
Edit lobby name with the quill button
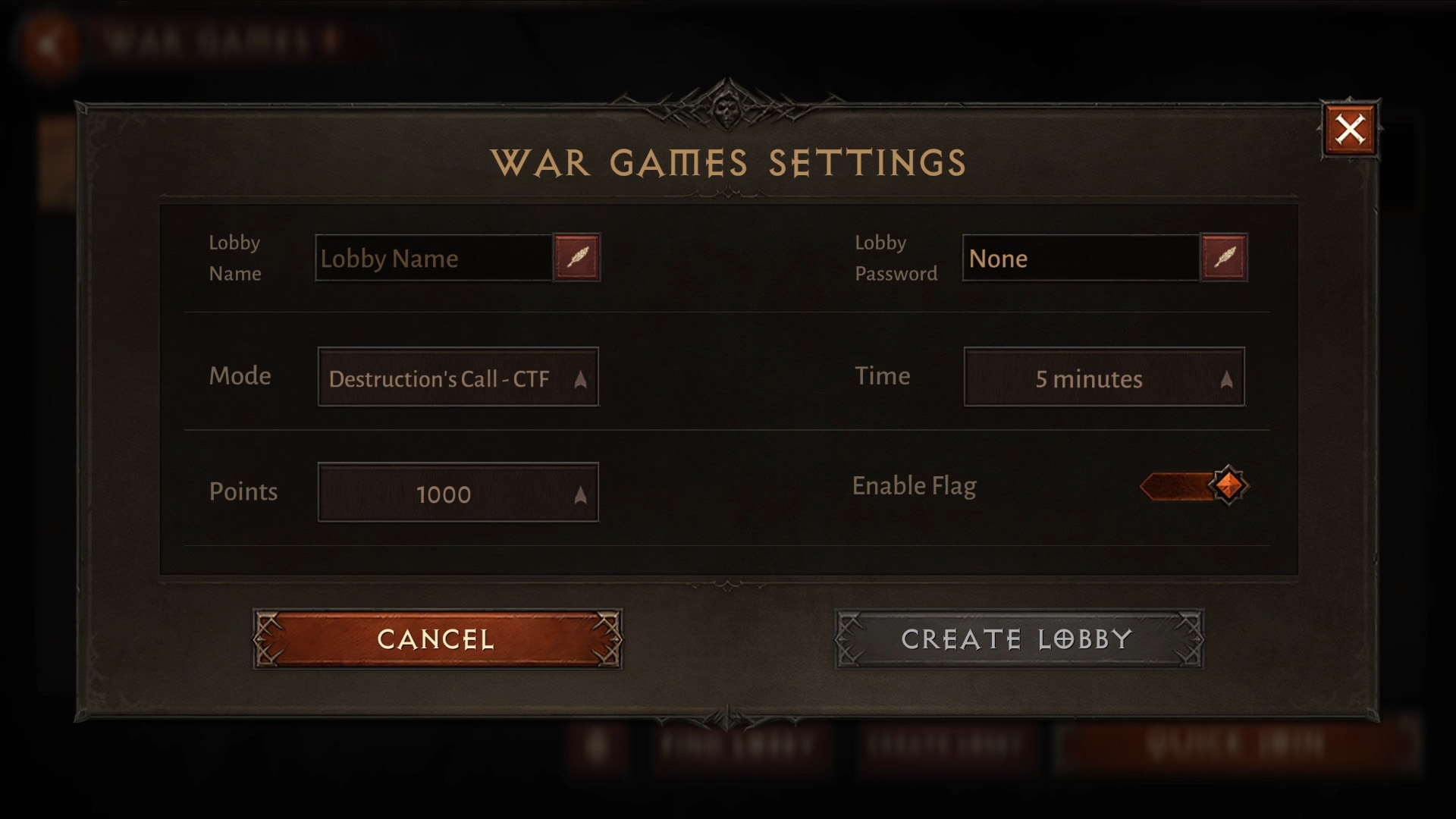coord(577,258)
